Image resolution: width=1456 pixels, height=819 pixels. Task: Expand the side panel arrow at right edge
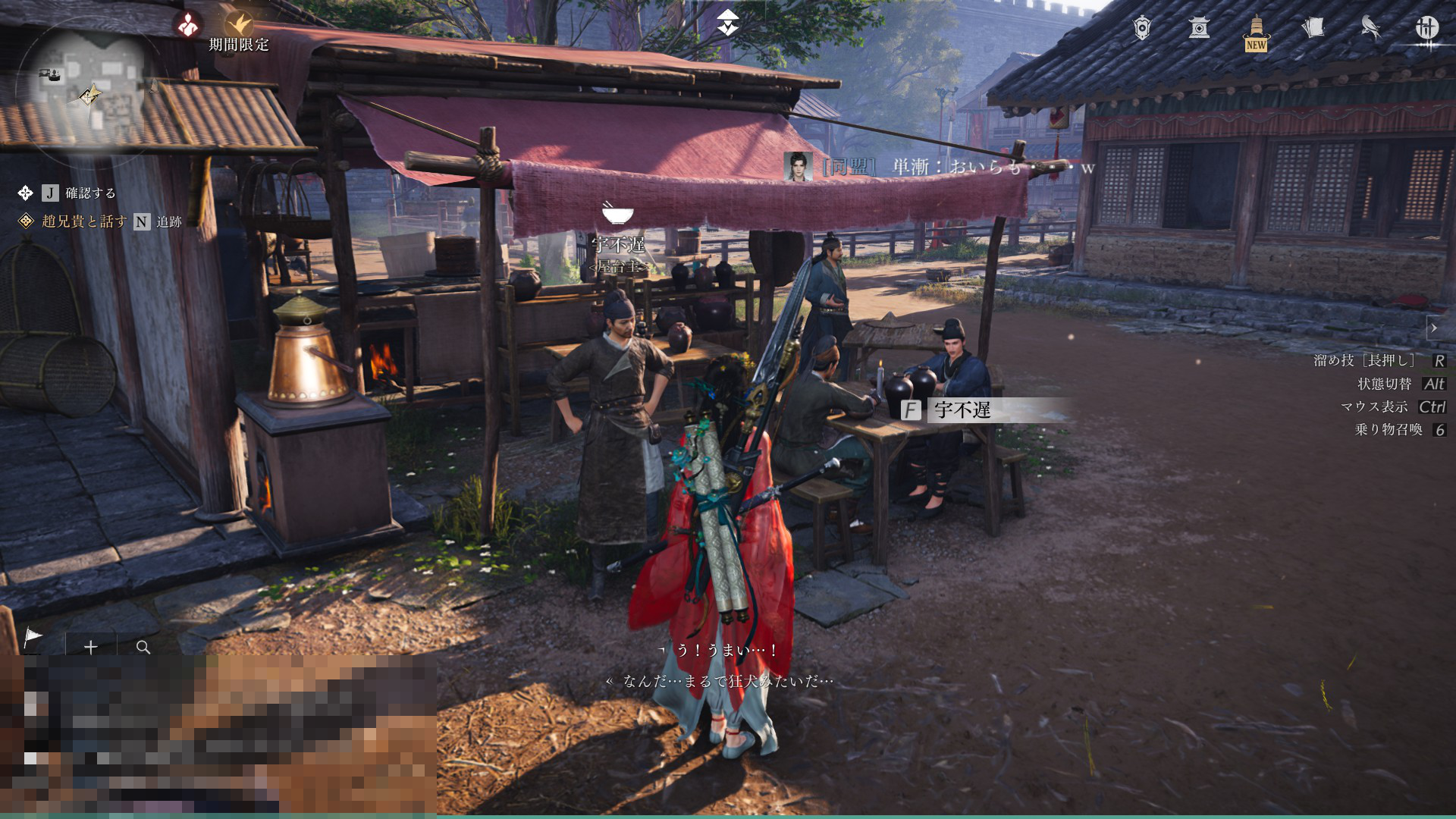point(1433,328)
